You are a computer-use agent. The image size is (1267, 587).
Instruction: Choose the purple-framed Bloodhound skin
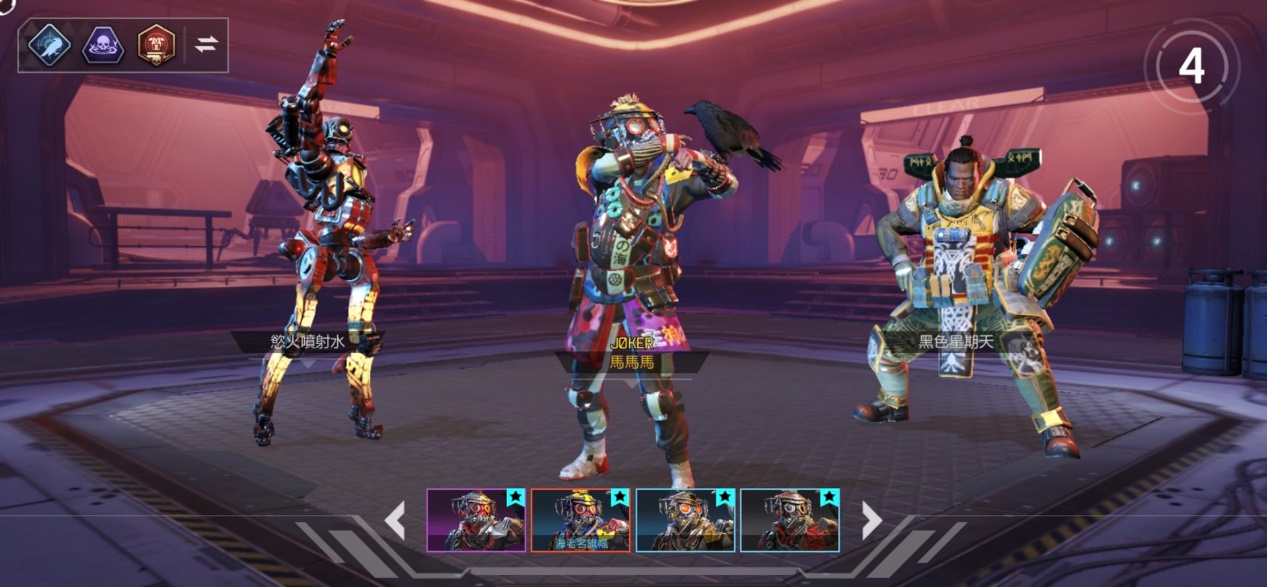[x=476, y=520]
